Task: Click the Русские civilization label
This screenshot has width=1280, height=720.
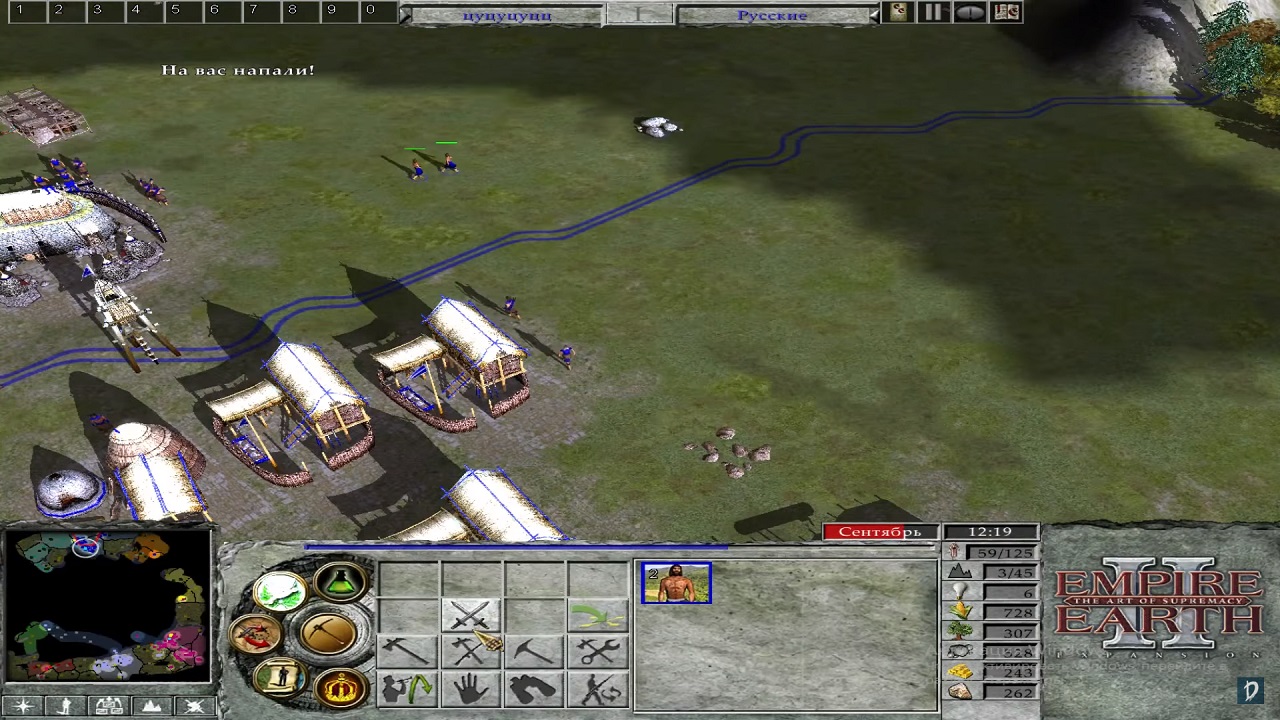Action: tap(772, 15)
